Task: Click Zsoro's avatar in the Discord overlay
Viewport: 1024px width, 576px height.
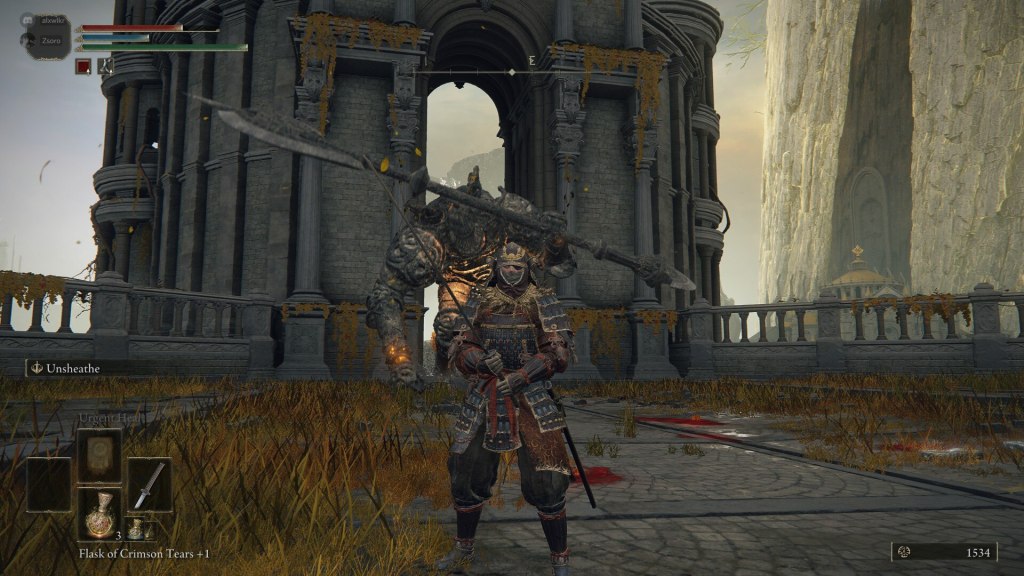Action: coord(28,43)
